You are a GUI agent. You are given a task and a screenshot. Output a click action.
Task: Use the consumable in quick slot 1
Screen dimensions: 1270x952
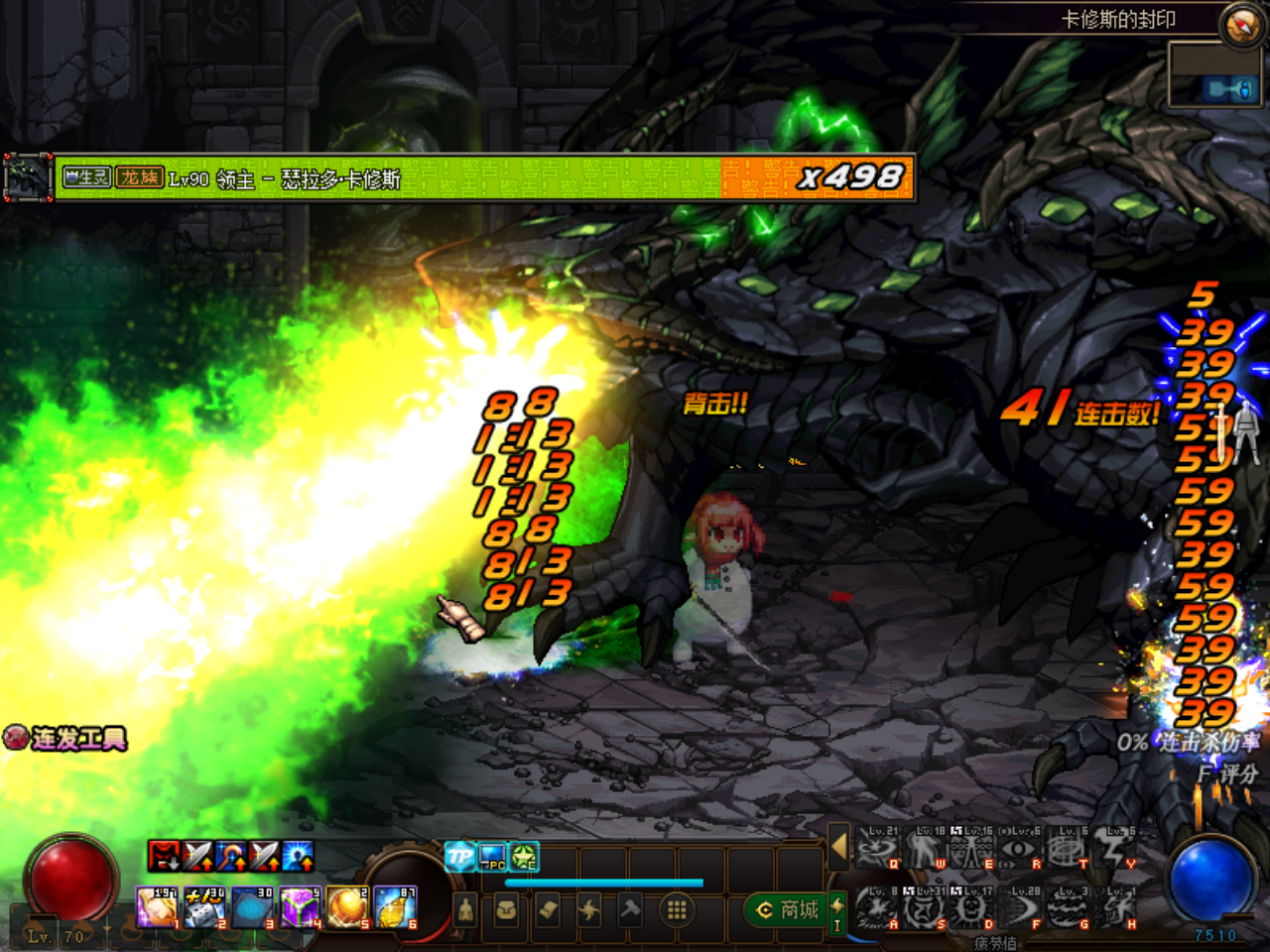157,907
